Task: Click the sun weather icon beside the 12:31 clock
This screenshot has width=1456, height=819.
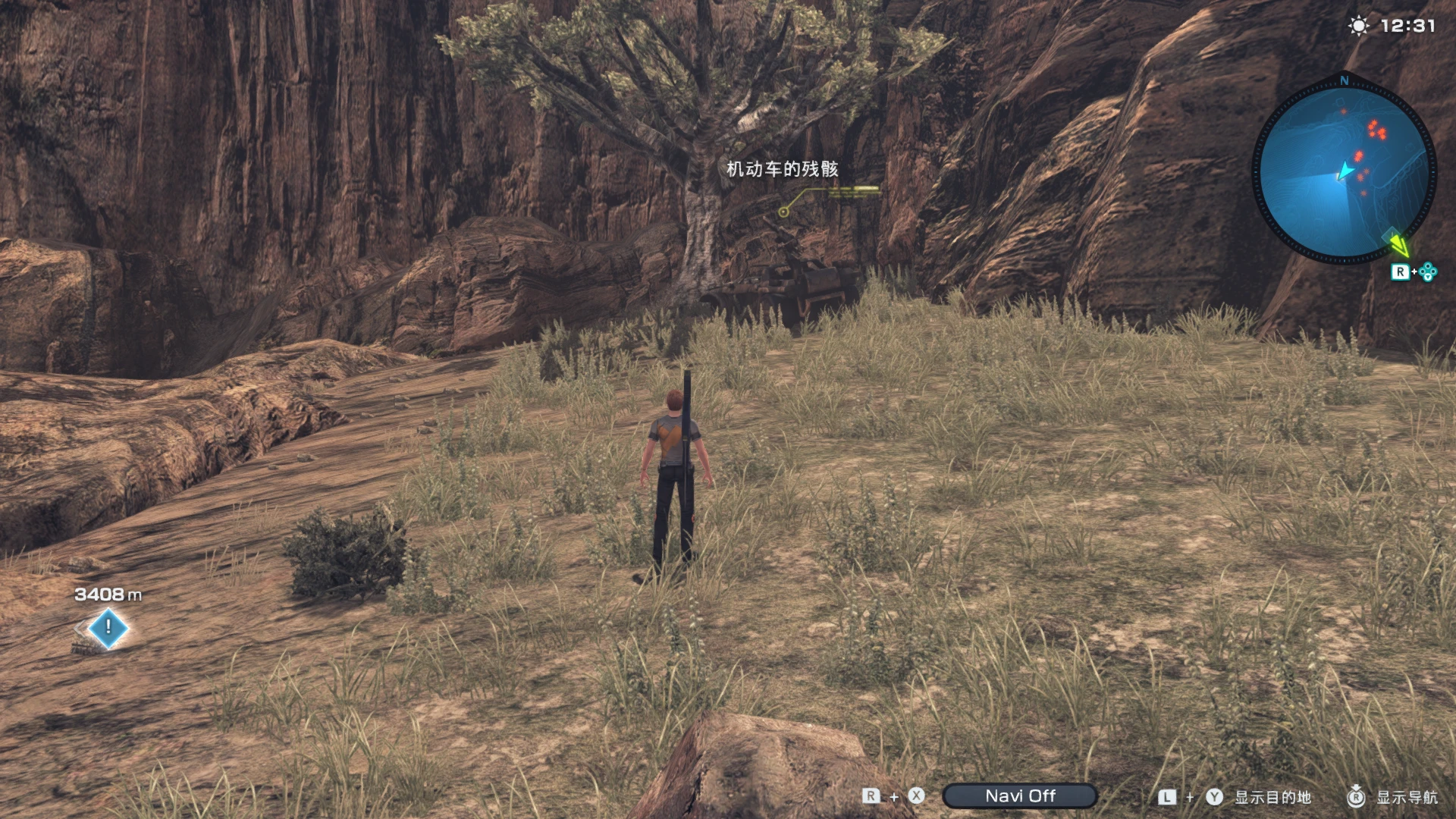Action: click(1357, 24)
